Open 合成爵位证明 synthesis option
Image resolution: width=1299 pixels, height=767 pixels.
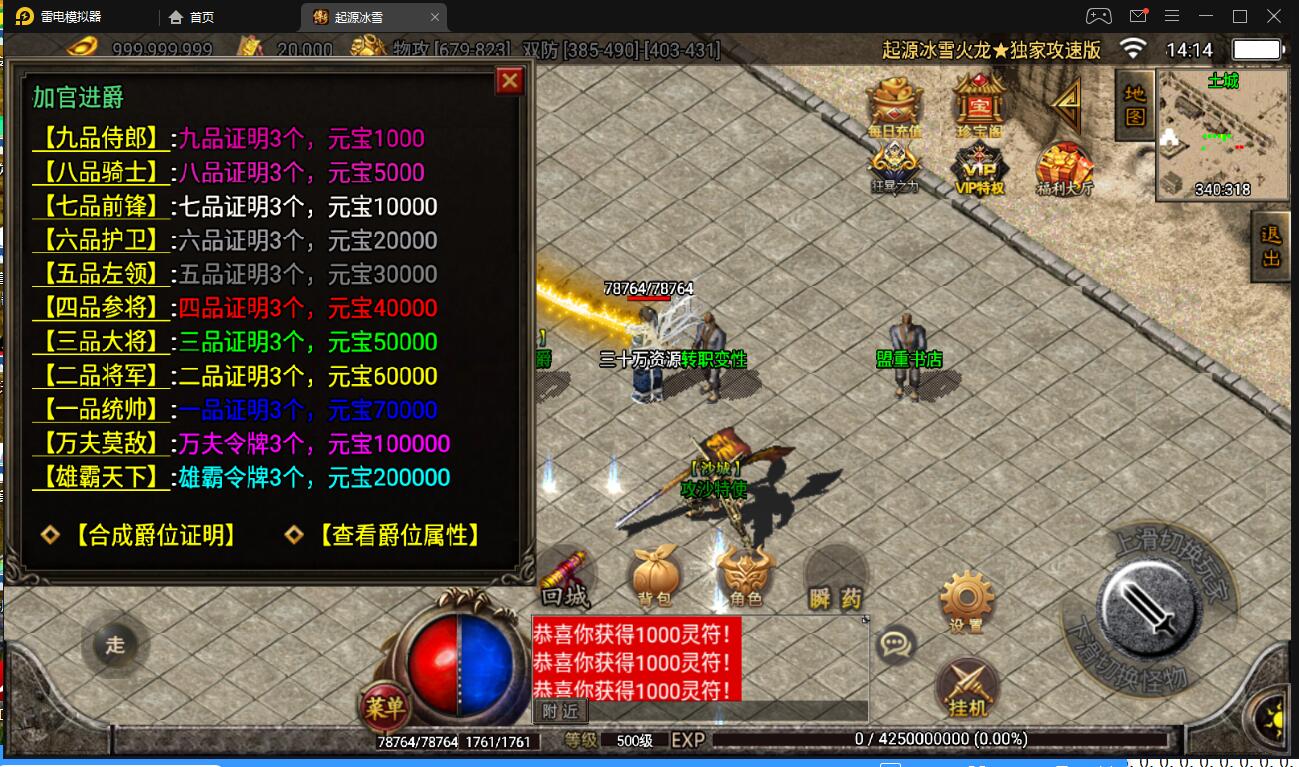click(154, 536)
